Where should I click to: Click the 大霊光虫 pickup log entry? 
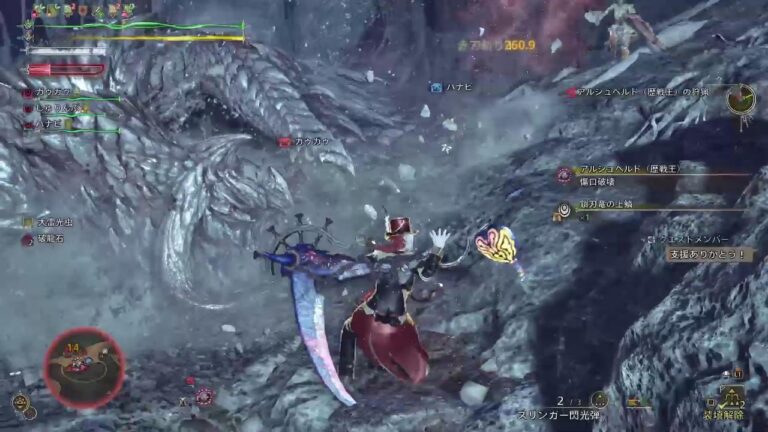tap(50, 222)
